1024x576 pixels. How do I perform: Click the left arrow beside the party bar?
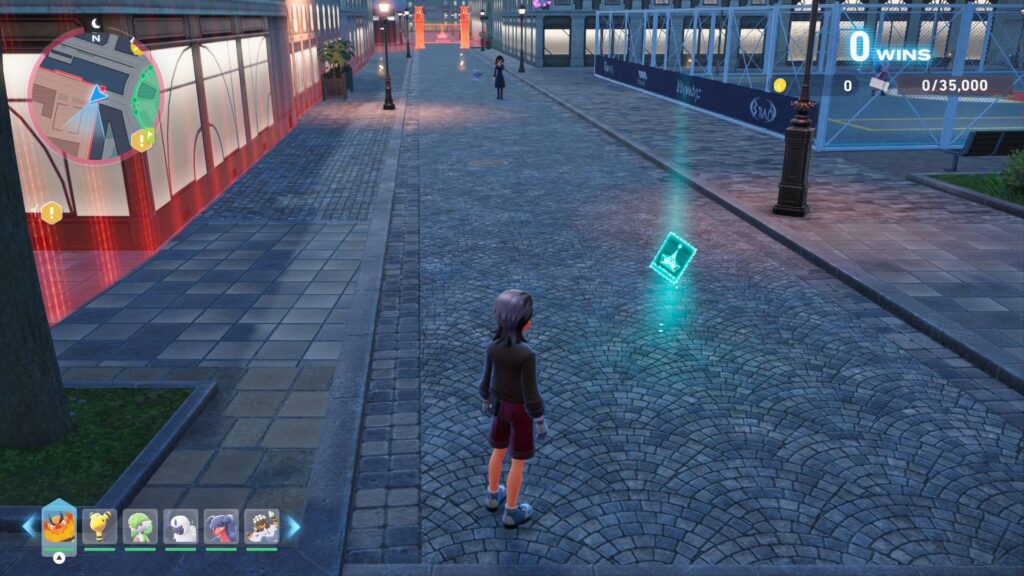29,526
